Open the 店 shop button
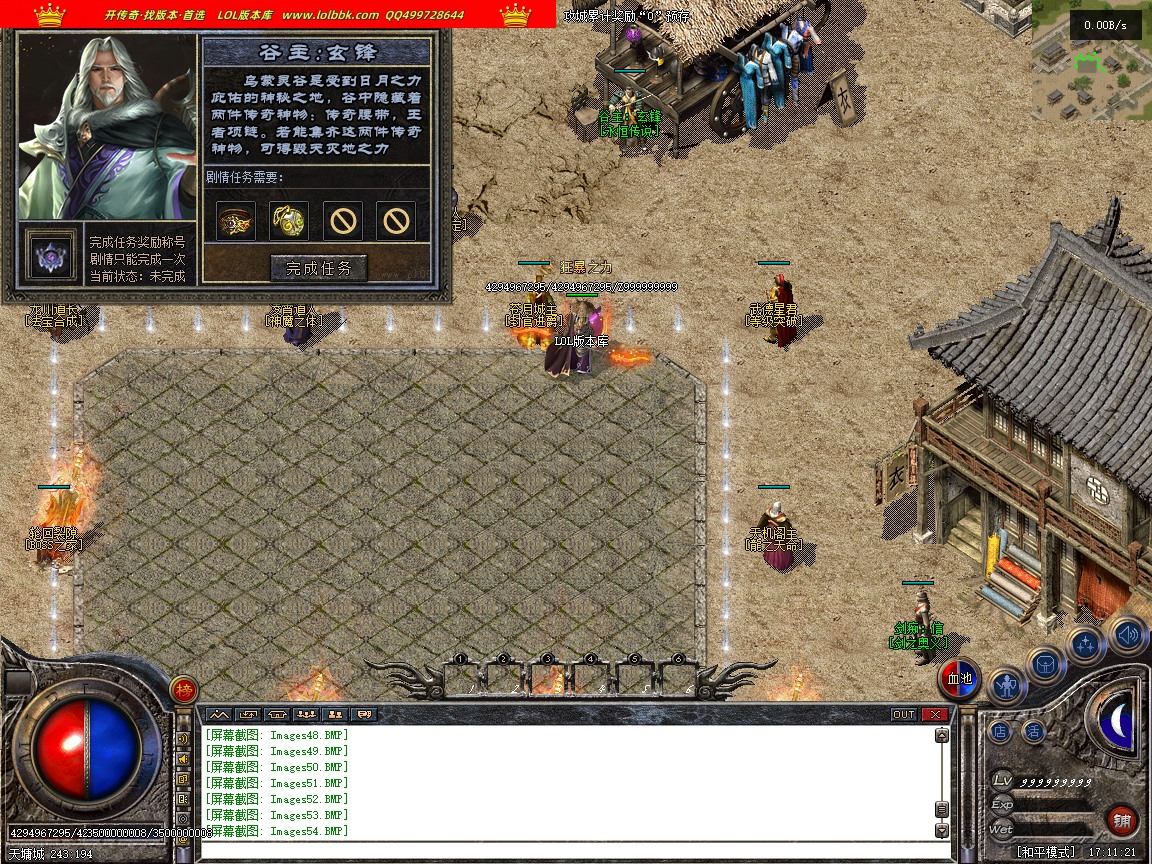The width and height of the screenshot is (1152, 864). point(1000,731)
